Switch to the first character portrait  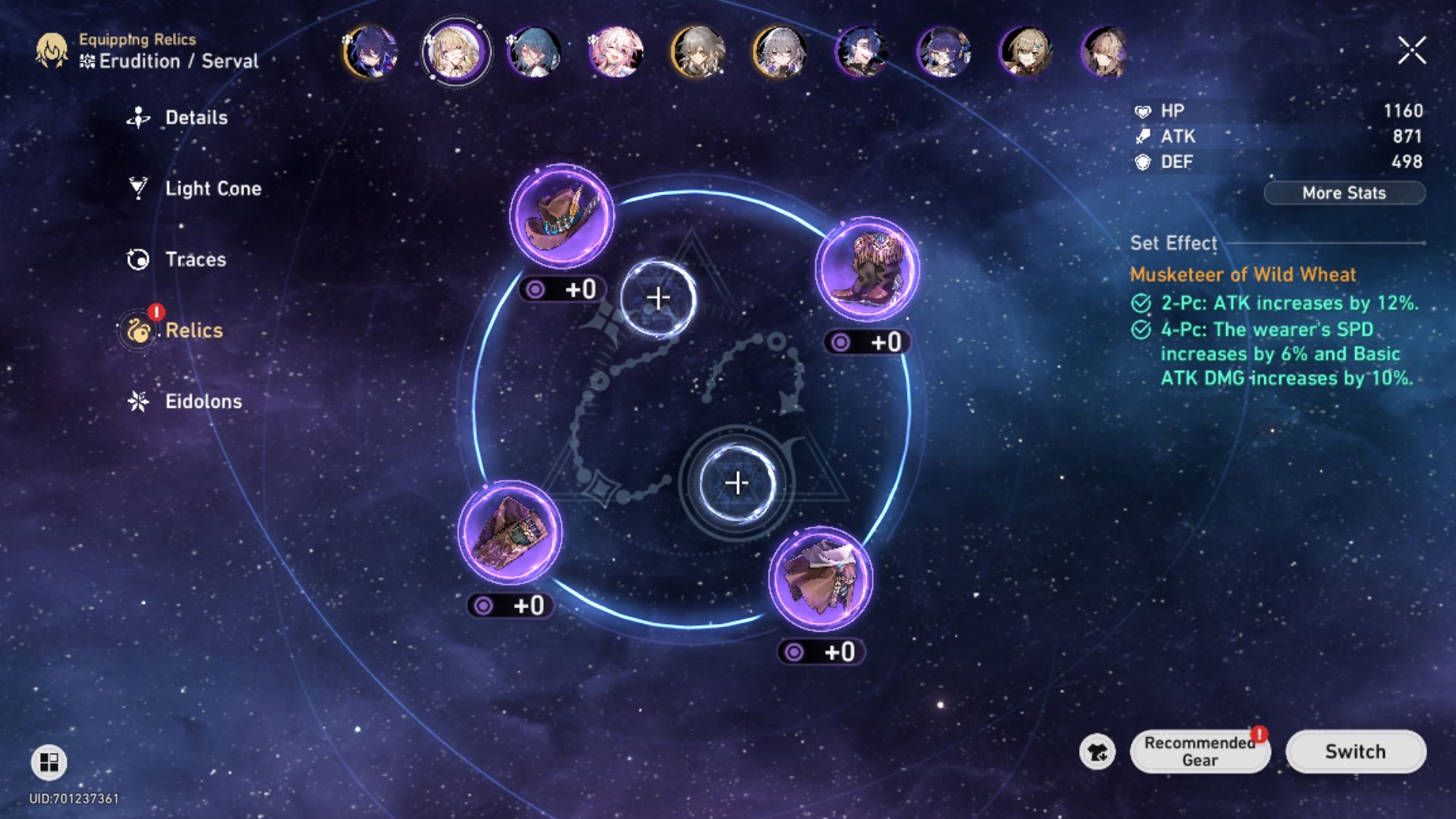[372, 51]
